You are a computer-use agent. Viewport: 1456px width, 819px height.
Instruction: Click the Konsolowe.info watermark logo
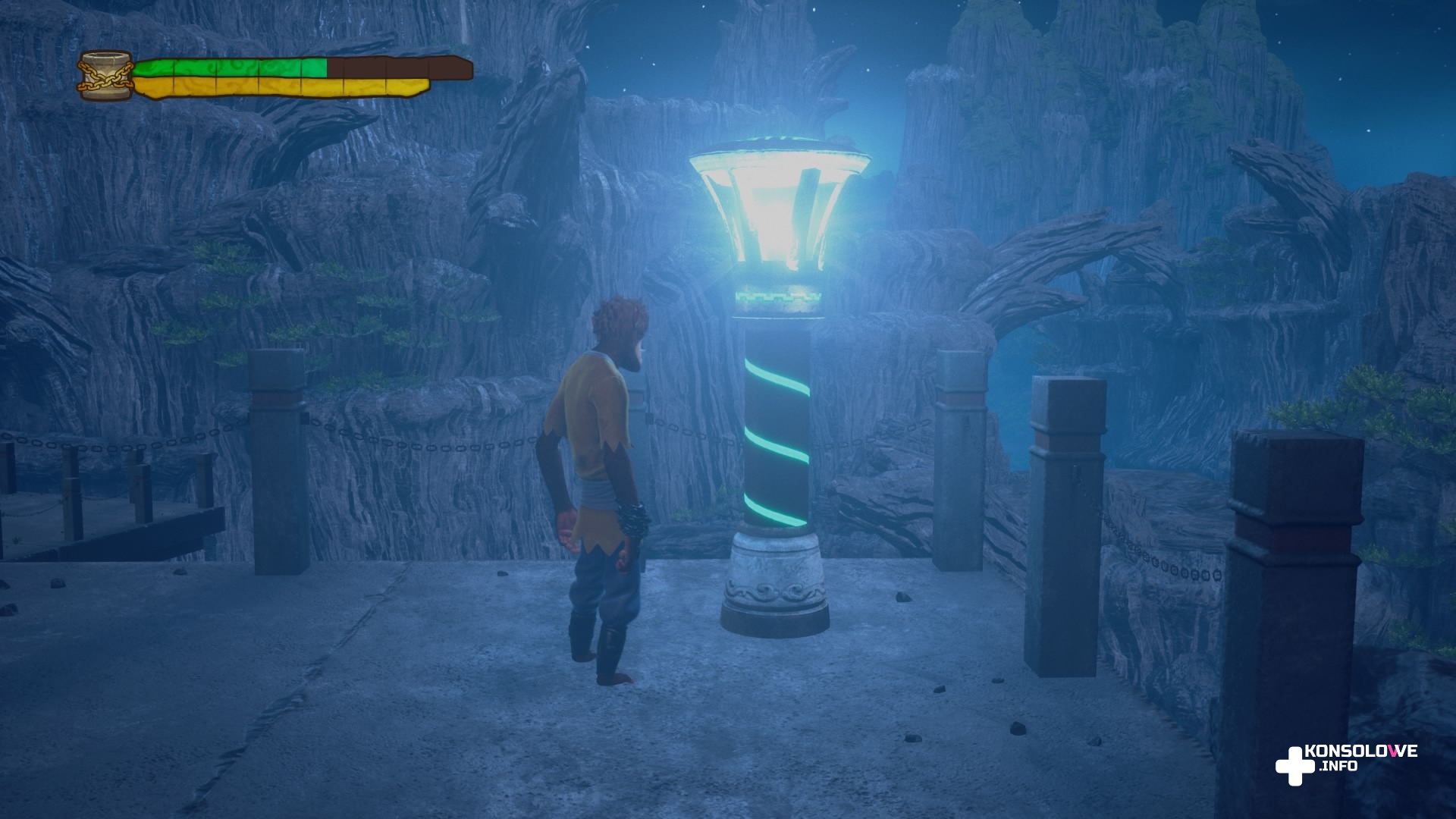pos(1345,763)
